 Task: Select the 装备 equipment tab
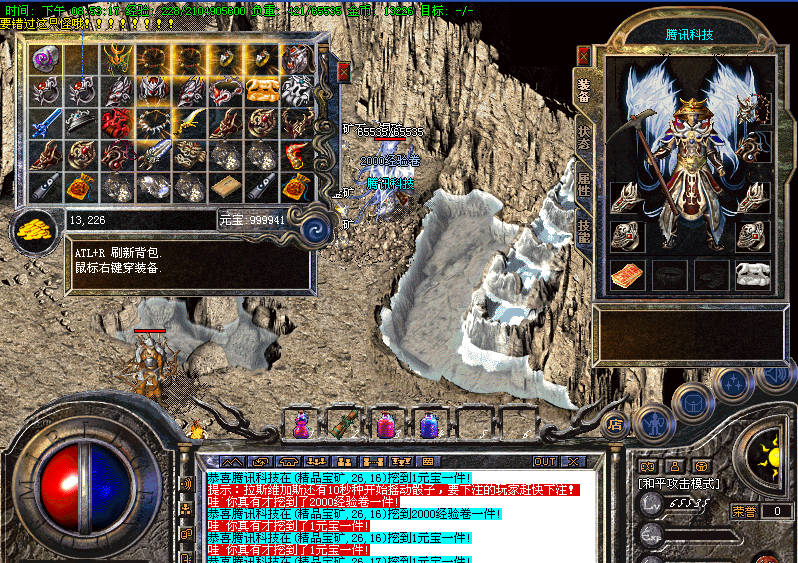pos(584,91)
